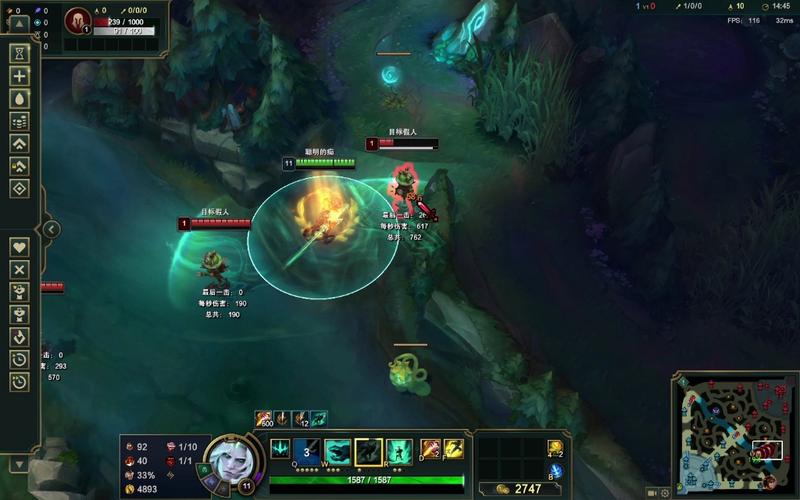Activate the Q ability icon

pyautogui.click(x=308, y=452)
